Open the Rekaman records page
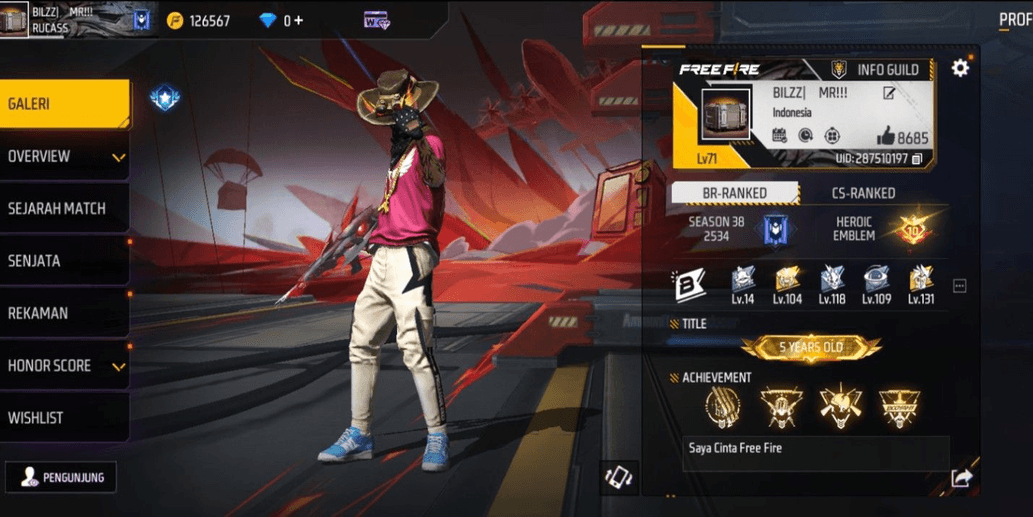The width and height of the screenshot is (1033, 517). click(64, 313)
